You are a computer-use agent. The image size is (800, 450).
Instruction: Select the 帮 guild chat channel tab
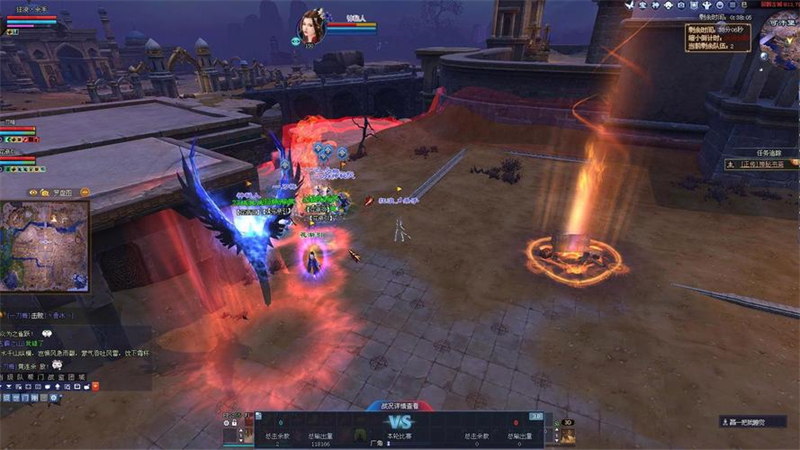(30, 377)
